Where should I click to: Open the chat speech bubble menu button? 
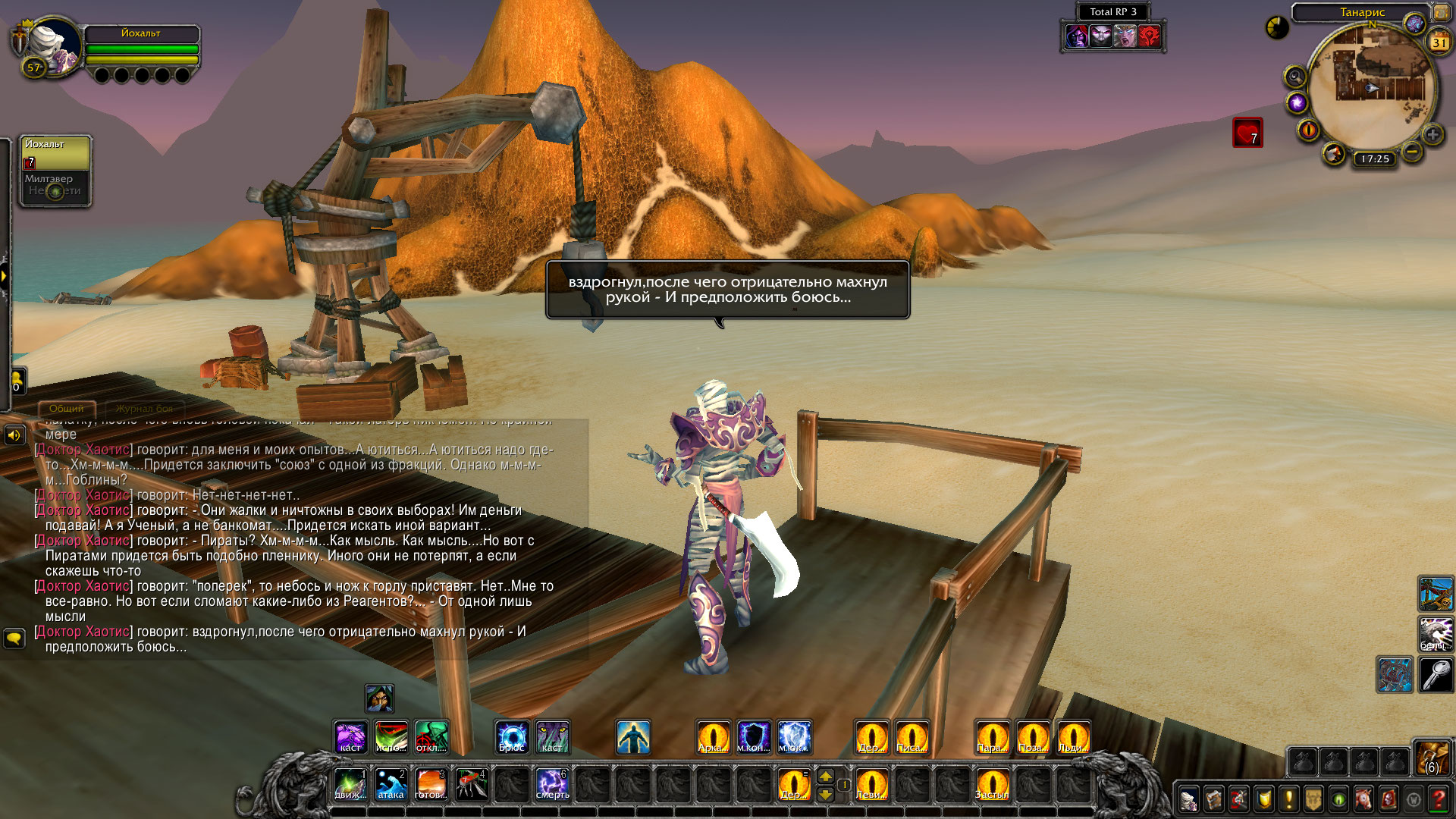coord(14,639)
